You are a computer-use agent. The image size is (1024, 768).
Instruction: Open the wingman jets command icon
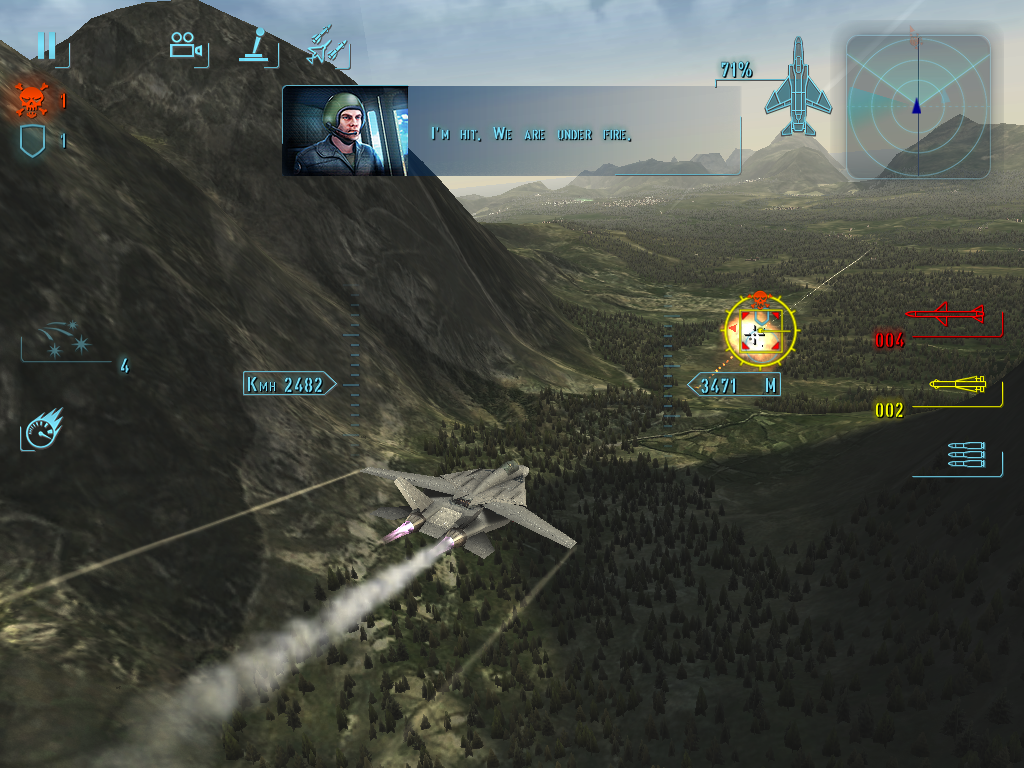click(x=328, y=48)
